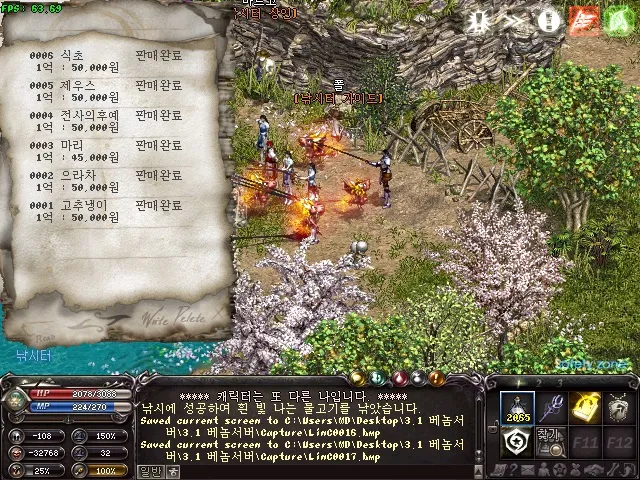The width and height of the screenshot is (640, 480).
Task: Click the double-arrow haste buff icon
Action: [514, 21]
